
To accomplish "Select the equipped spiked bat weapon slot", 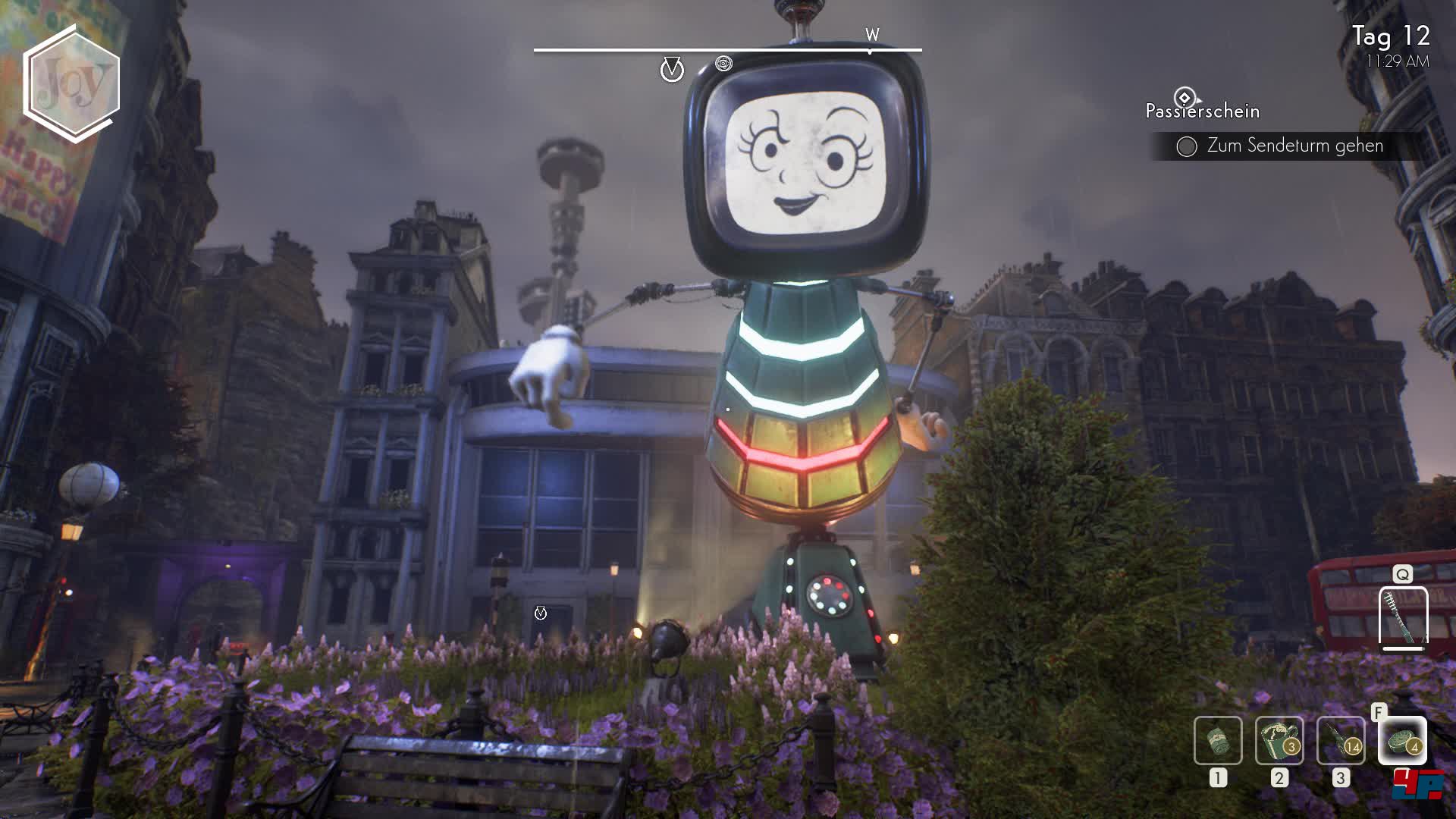I will point(1403,617).
